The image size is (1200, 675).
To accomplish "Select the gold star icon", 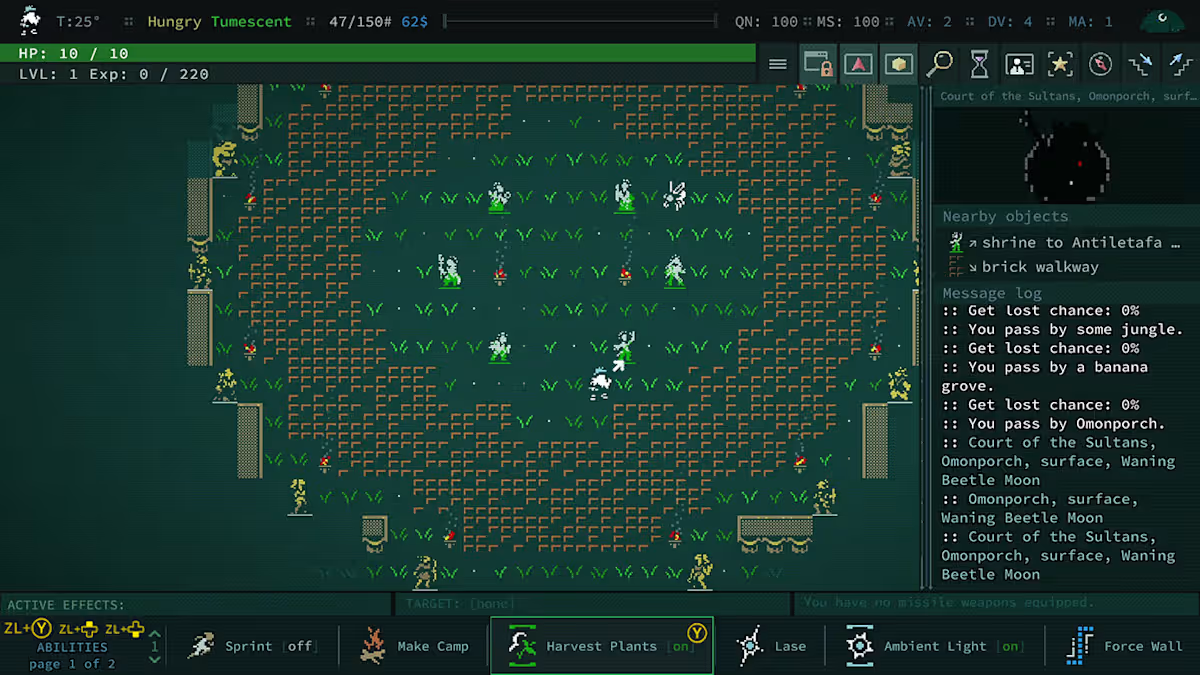I will [1059, 65].
